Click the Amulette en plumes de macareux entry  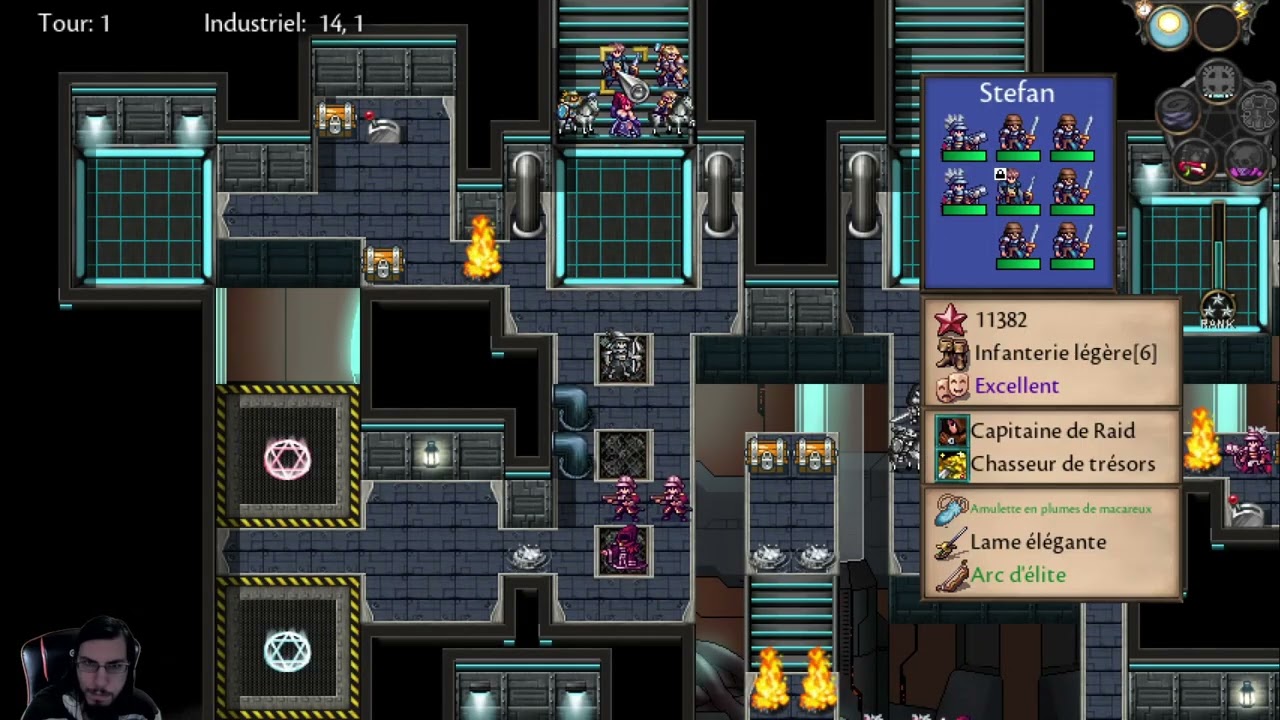[x=1060, y=509]
